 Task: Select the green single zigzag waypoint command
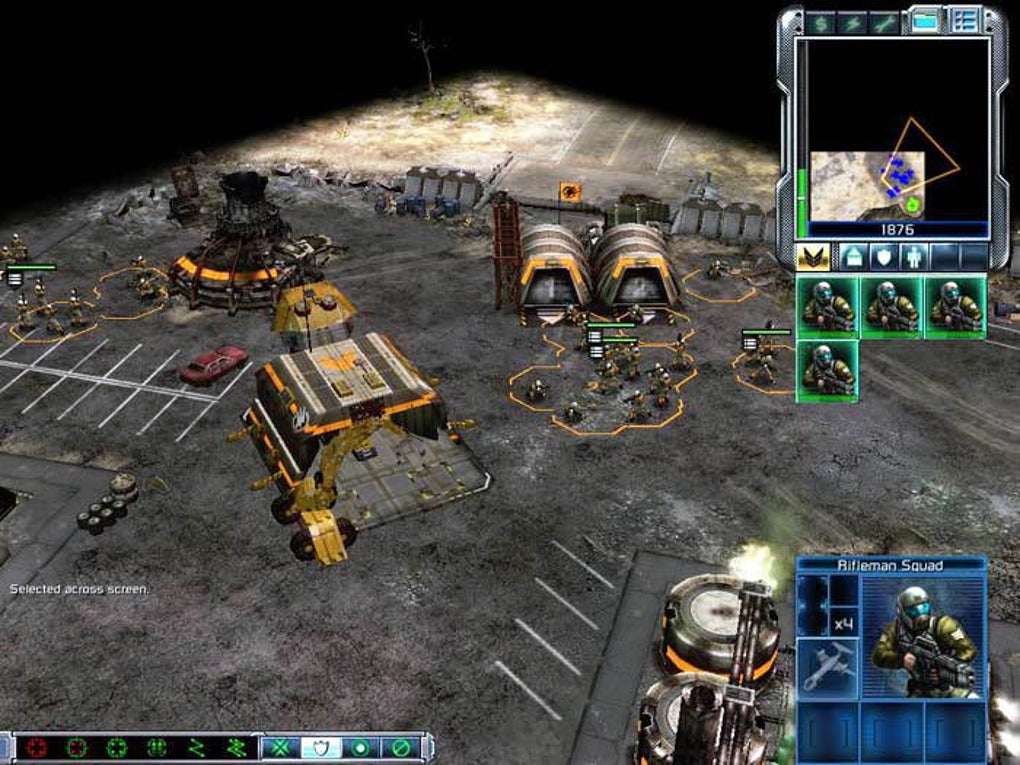tap(198, 746)
